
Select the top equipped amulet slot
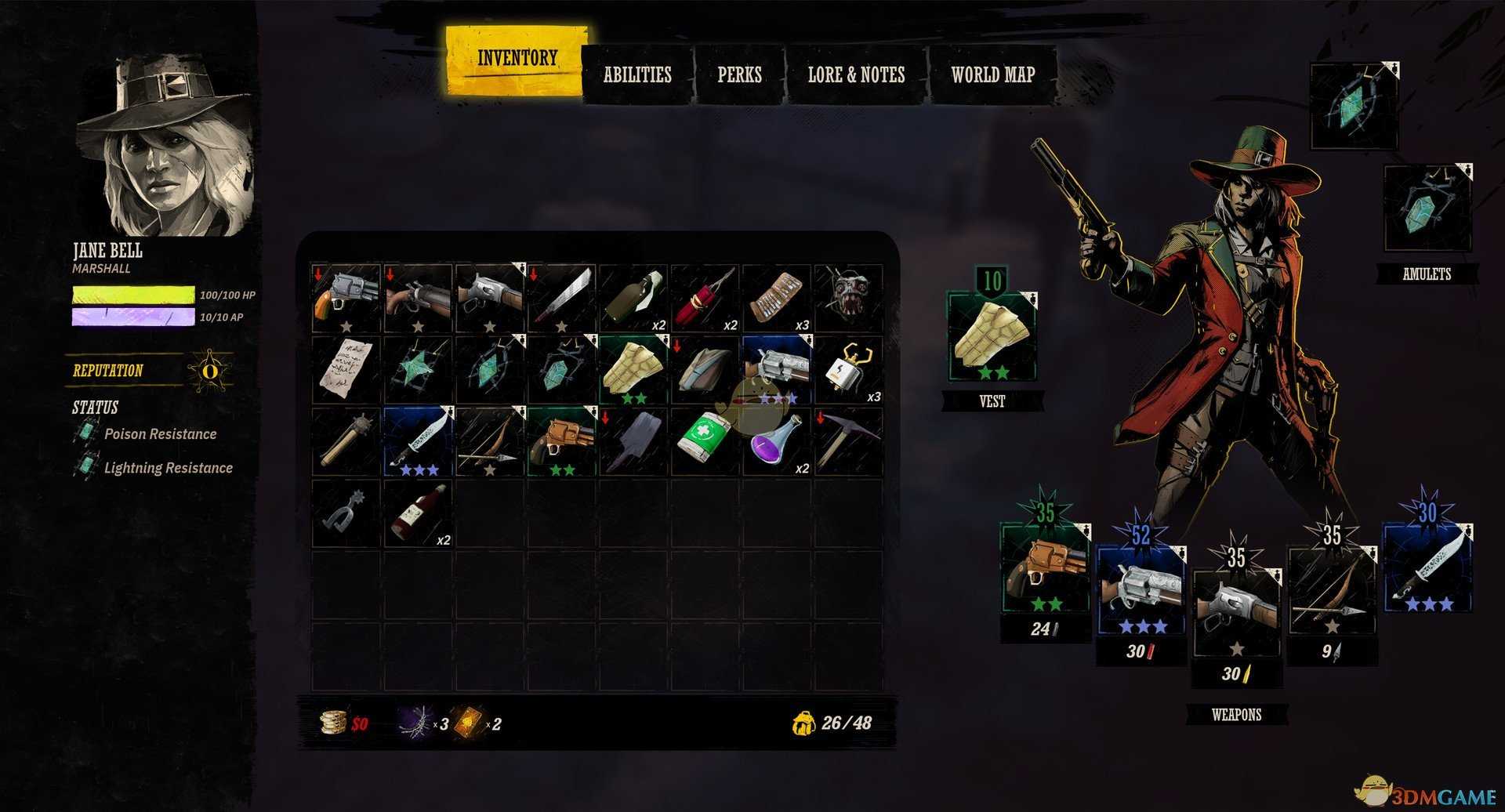[x=1354, y=107]
